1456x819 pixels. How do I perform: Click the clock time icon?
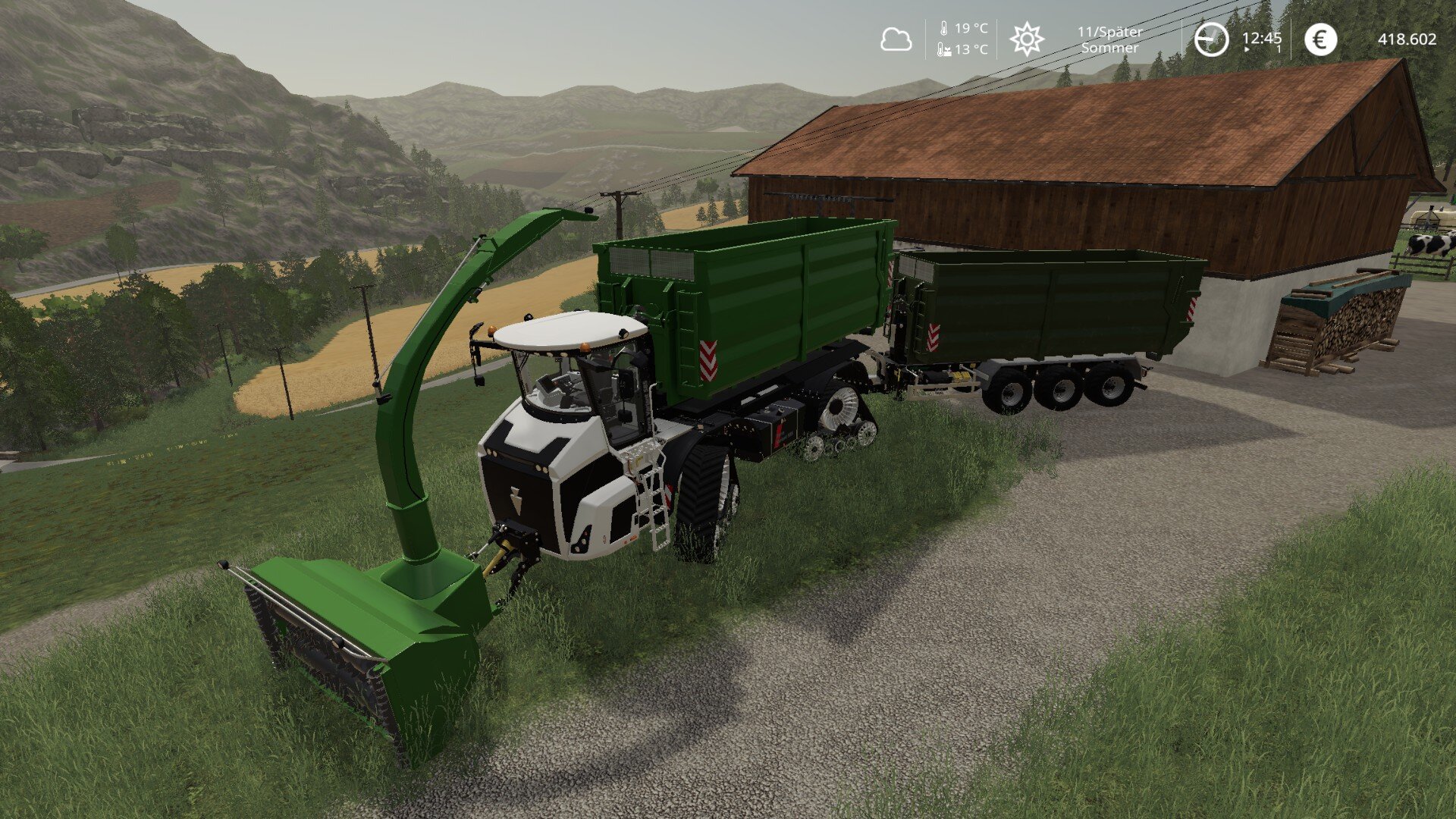(x=1211, y=39)
